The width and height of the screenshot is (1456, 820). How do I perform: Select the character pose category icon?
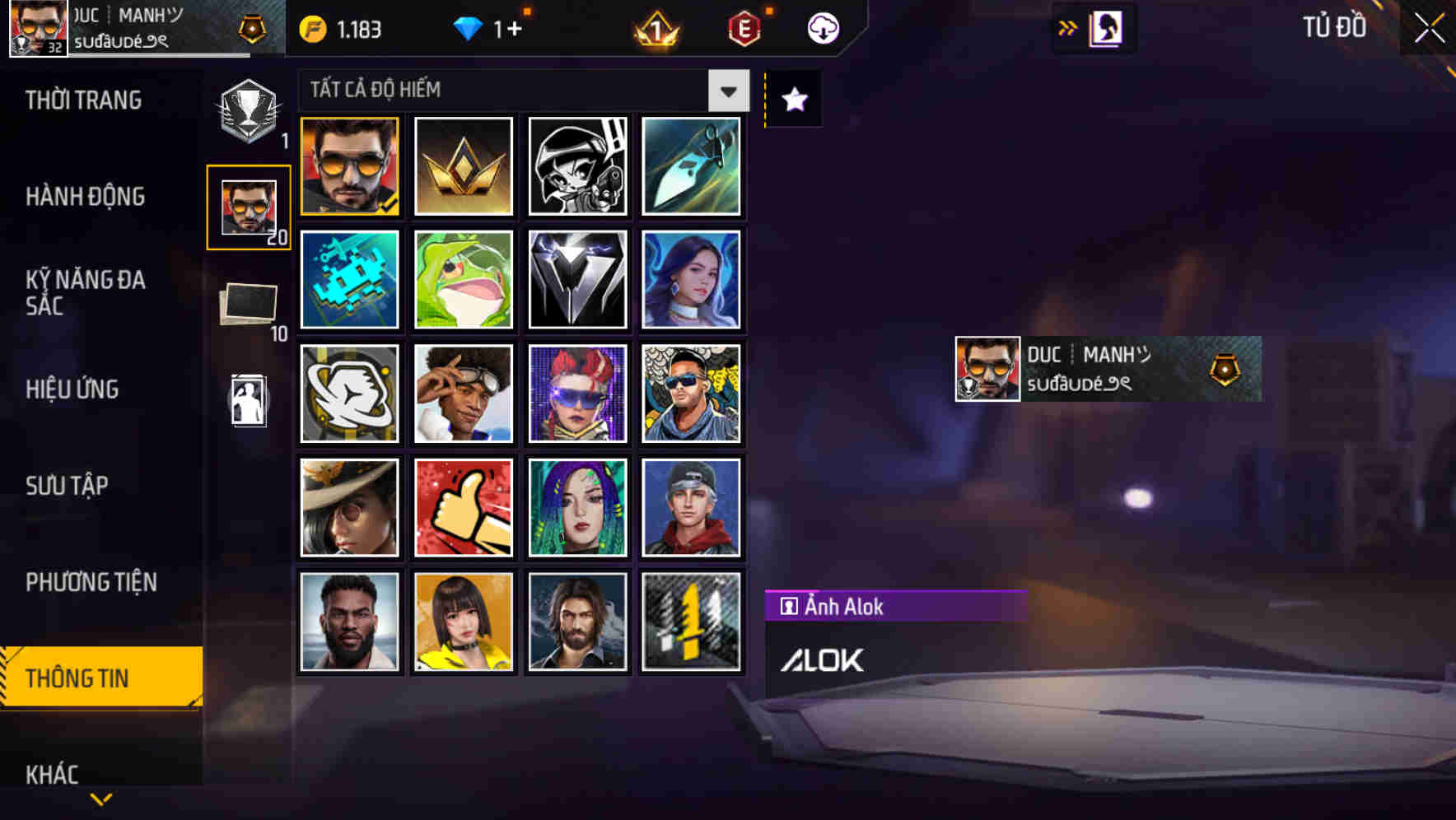[246, 401]
